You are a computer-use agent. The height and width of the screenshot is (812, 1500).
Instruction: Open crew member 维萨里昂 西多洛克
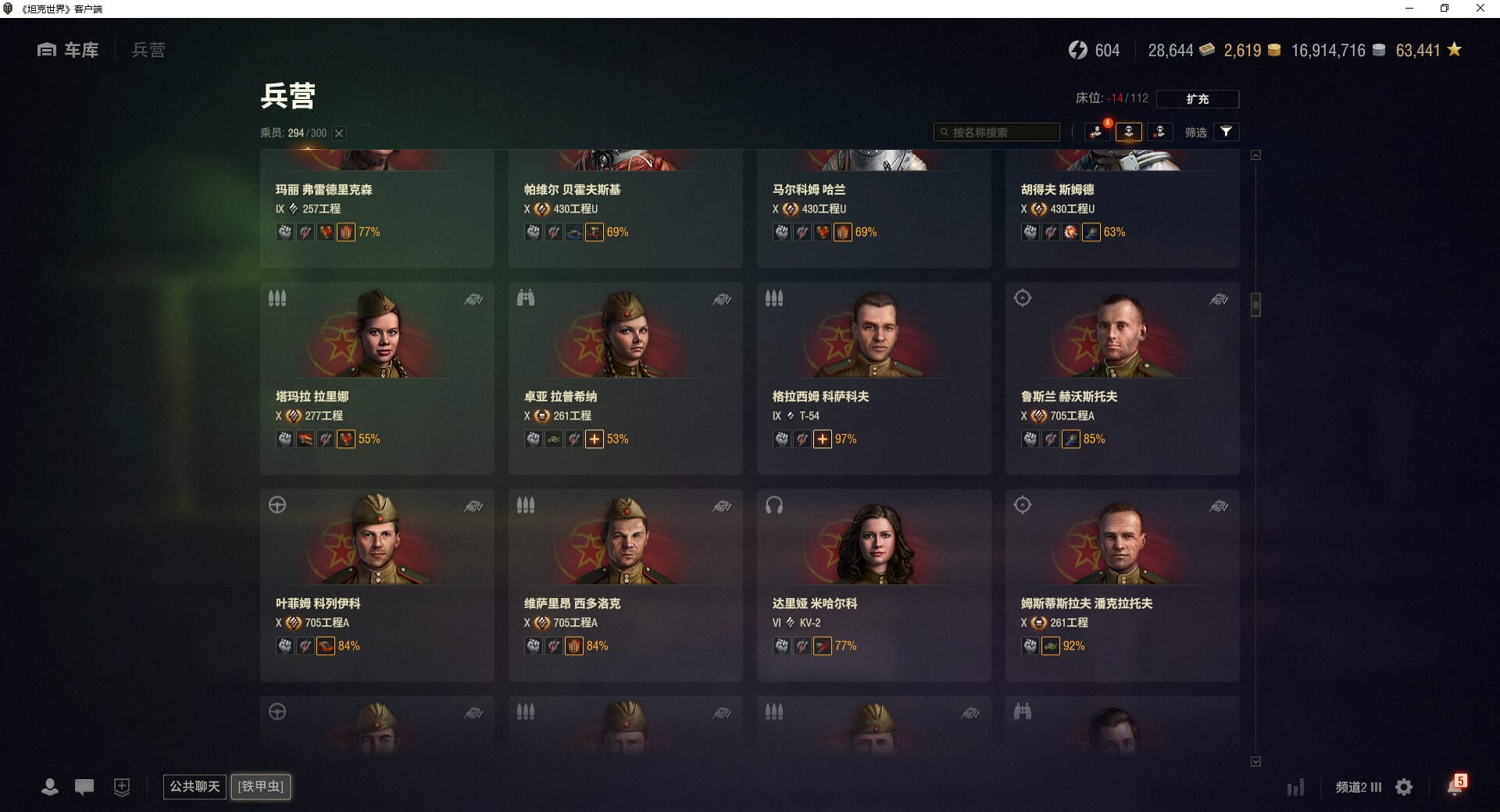click(x=625, y=585)
